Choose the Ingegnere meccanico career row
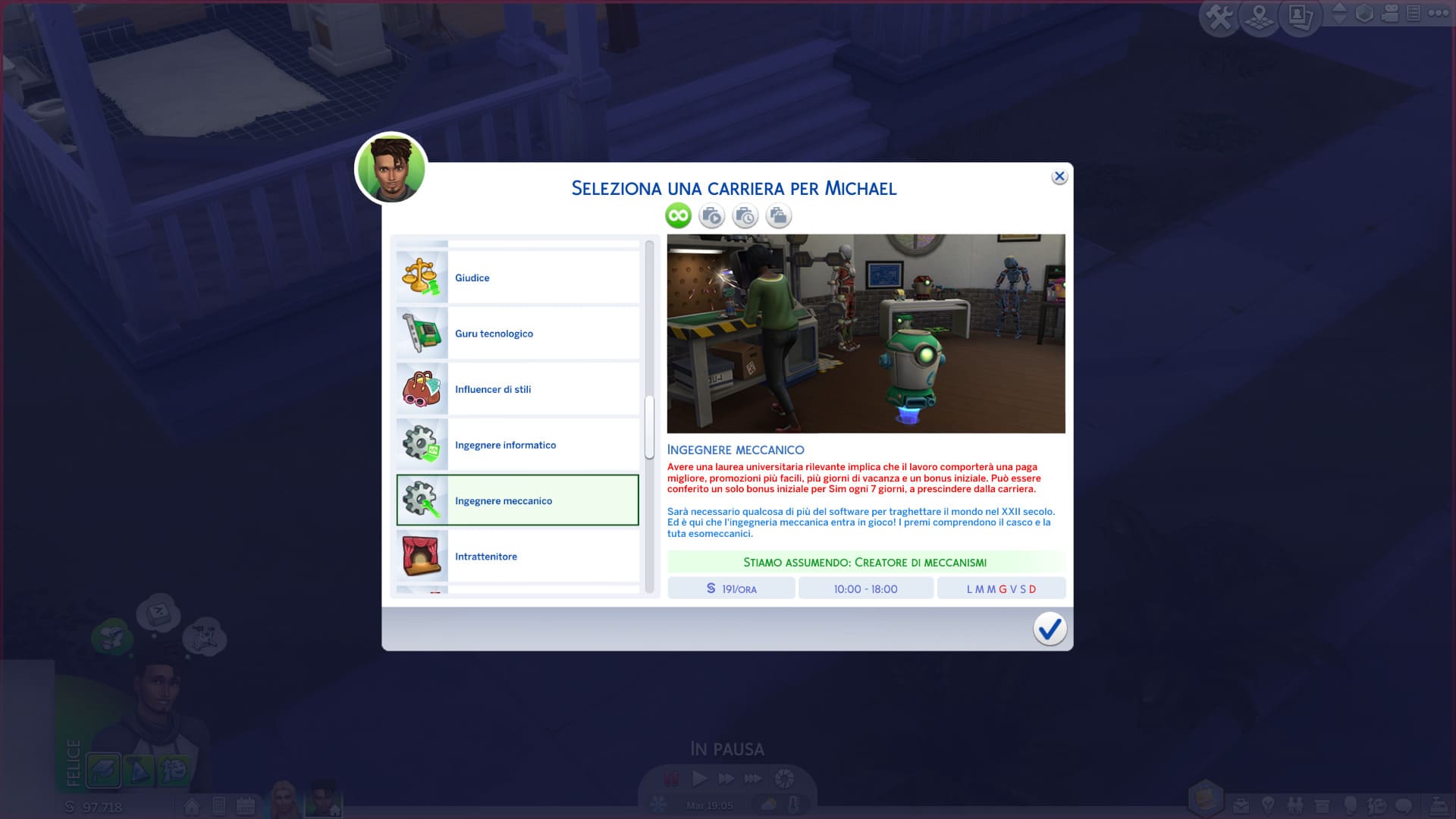Viewport: 1456px width, 819px height. pyautogui.click(x=518, y=500)
